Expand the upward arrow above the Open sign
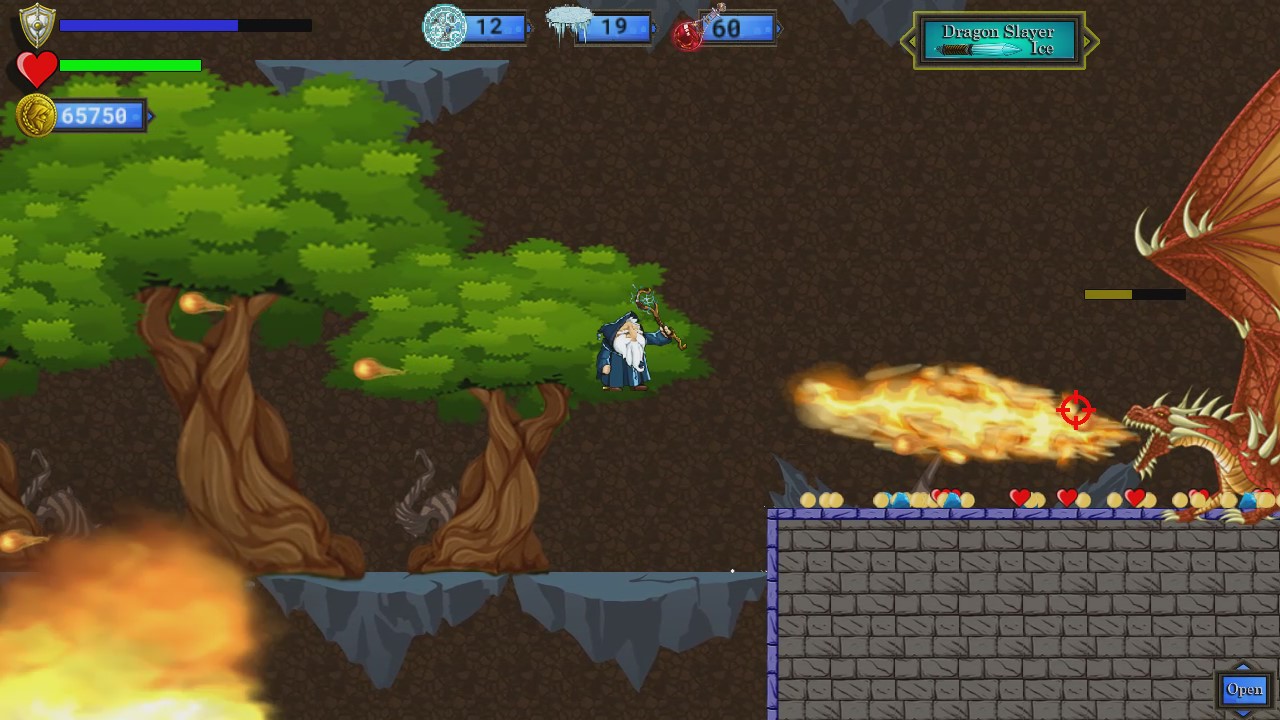Viewport: 1280px width, 720px height. click(x=1243, y=666)
